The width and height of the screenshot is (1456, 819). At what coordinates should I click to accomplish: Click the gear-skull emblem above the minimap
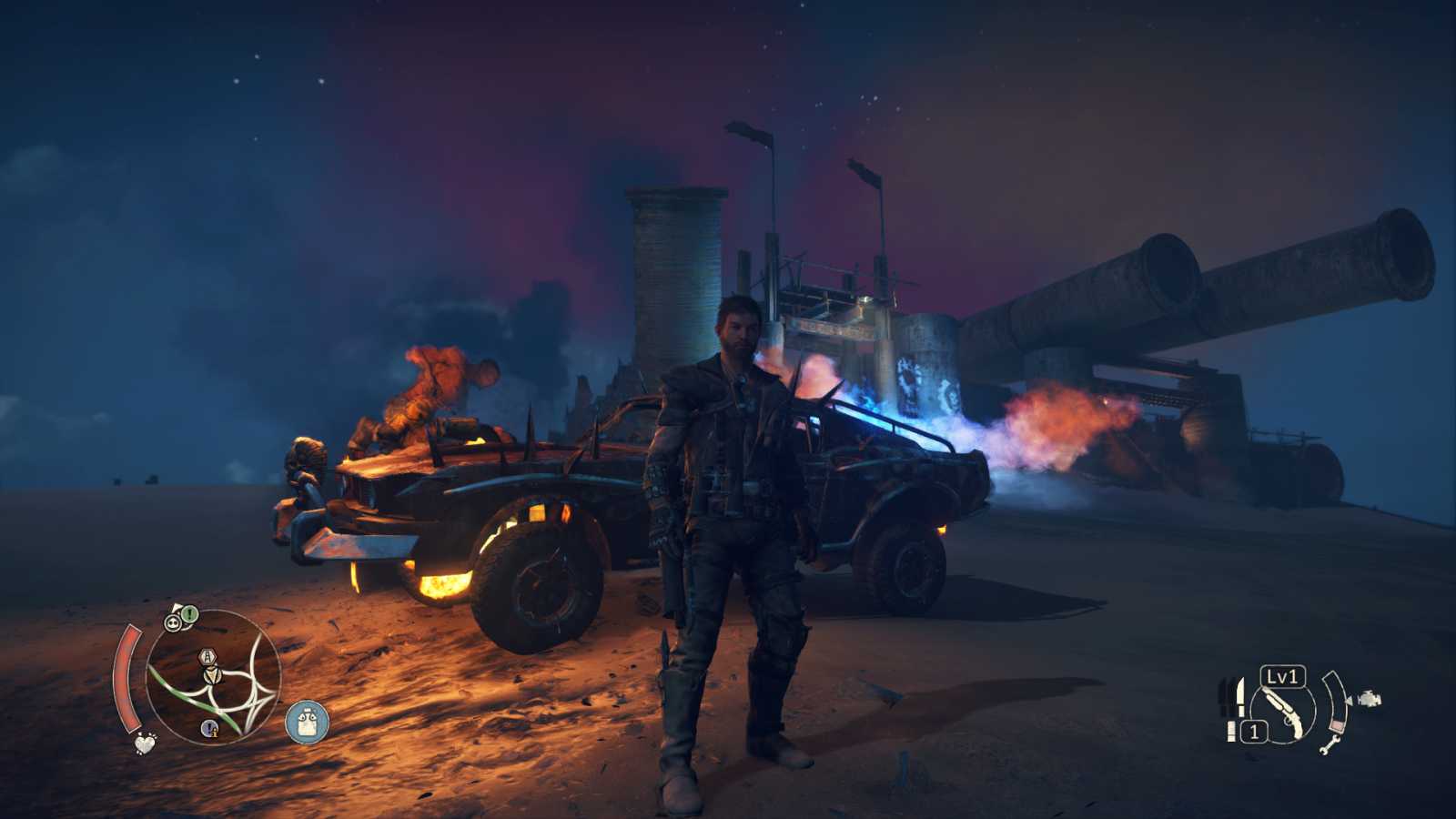pyautogui.click(x=173, y=622)
